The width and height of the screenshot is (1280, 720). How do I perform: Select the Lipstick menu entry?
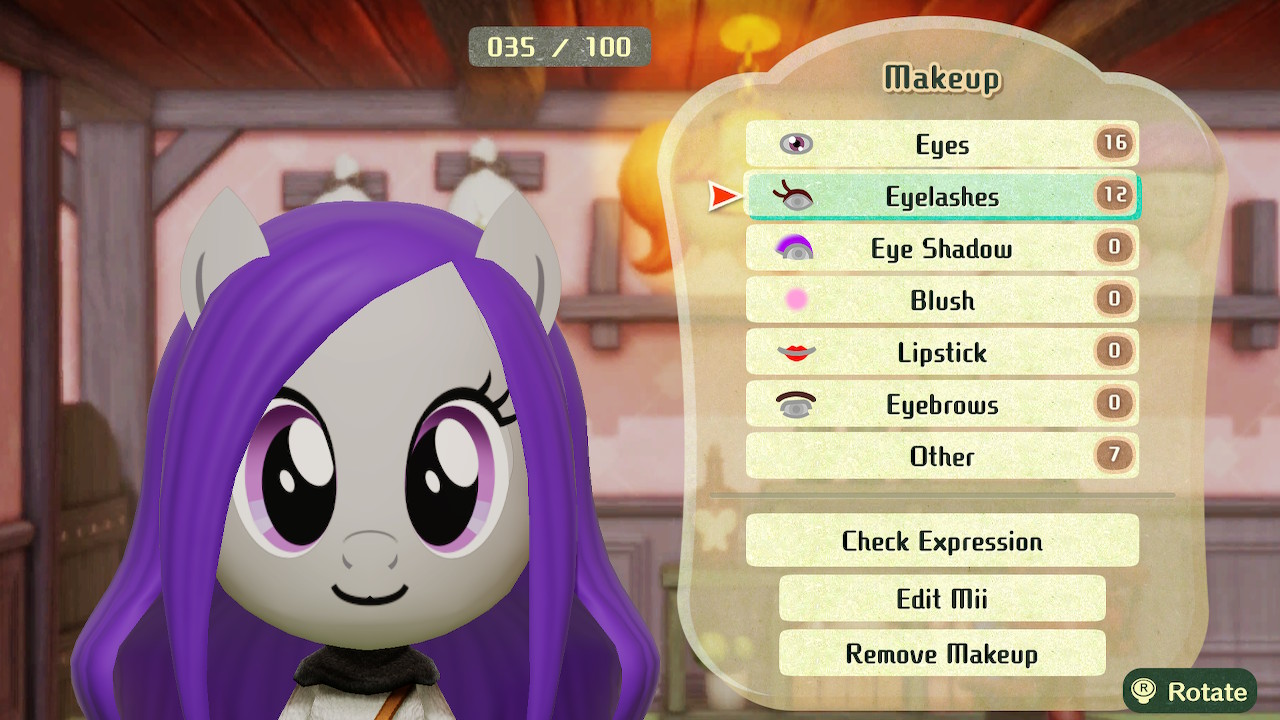coord(942,352)
